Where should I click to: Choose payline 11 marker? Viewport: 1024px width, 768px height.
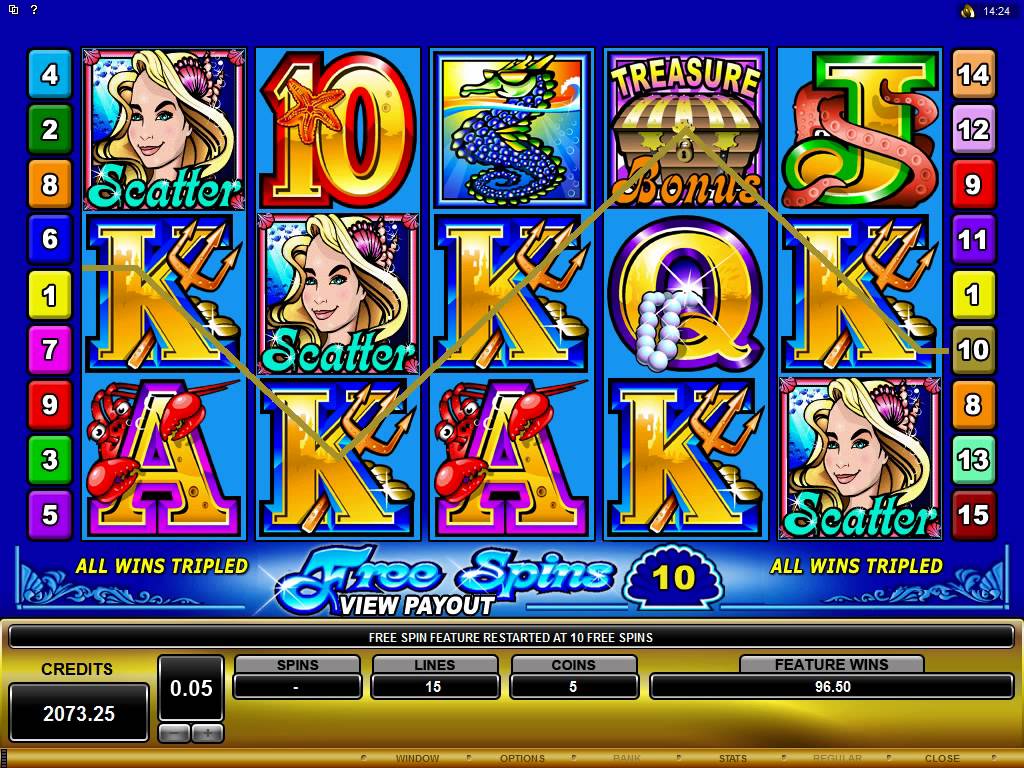973,240
